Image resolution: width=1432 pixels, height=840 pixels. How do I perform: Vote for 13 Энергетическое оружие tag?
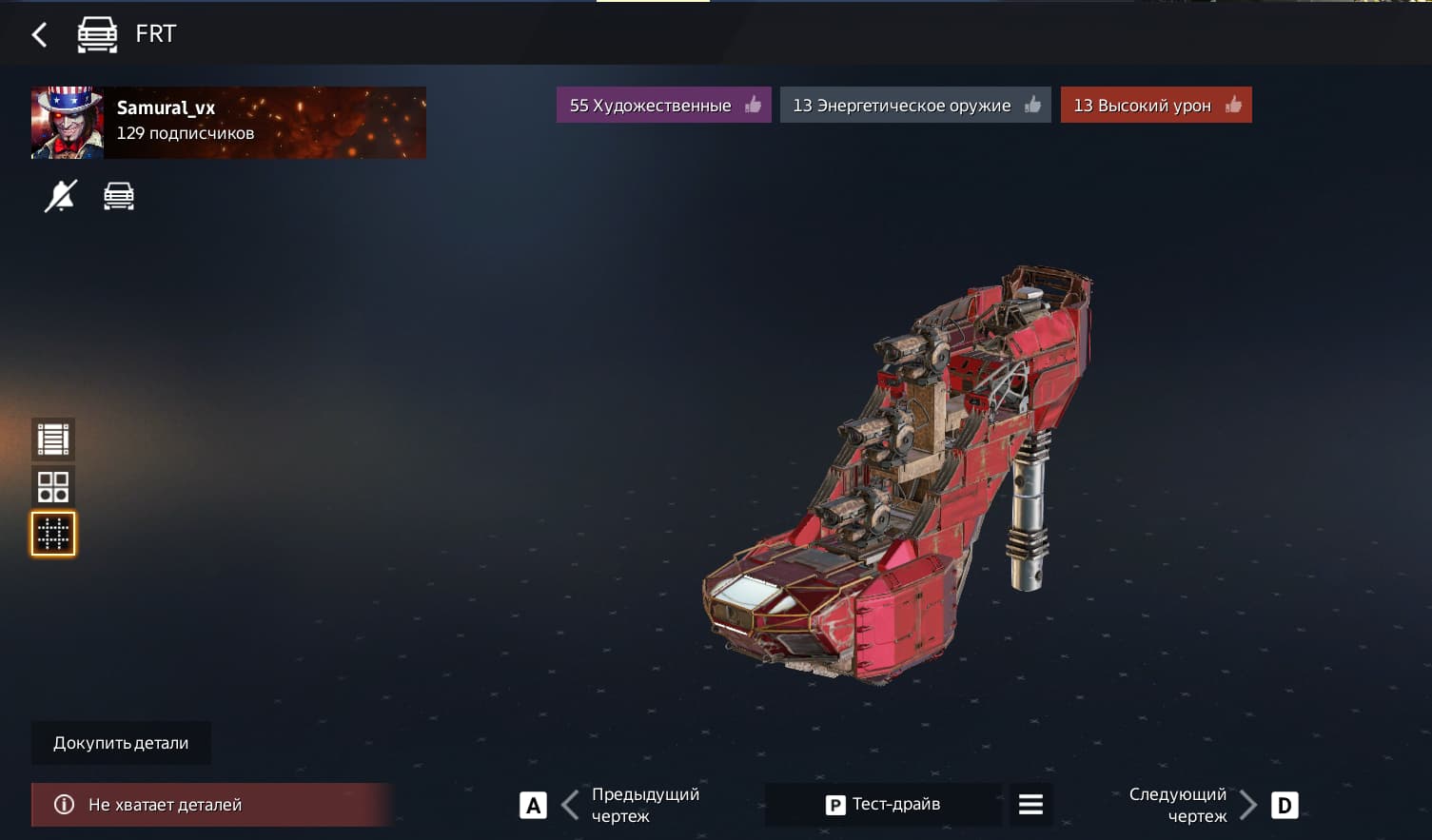click(x=914, y=106)
